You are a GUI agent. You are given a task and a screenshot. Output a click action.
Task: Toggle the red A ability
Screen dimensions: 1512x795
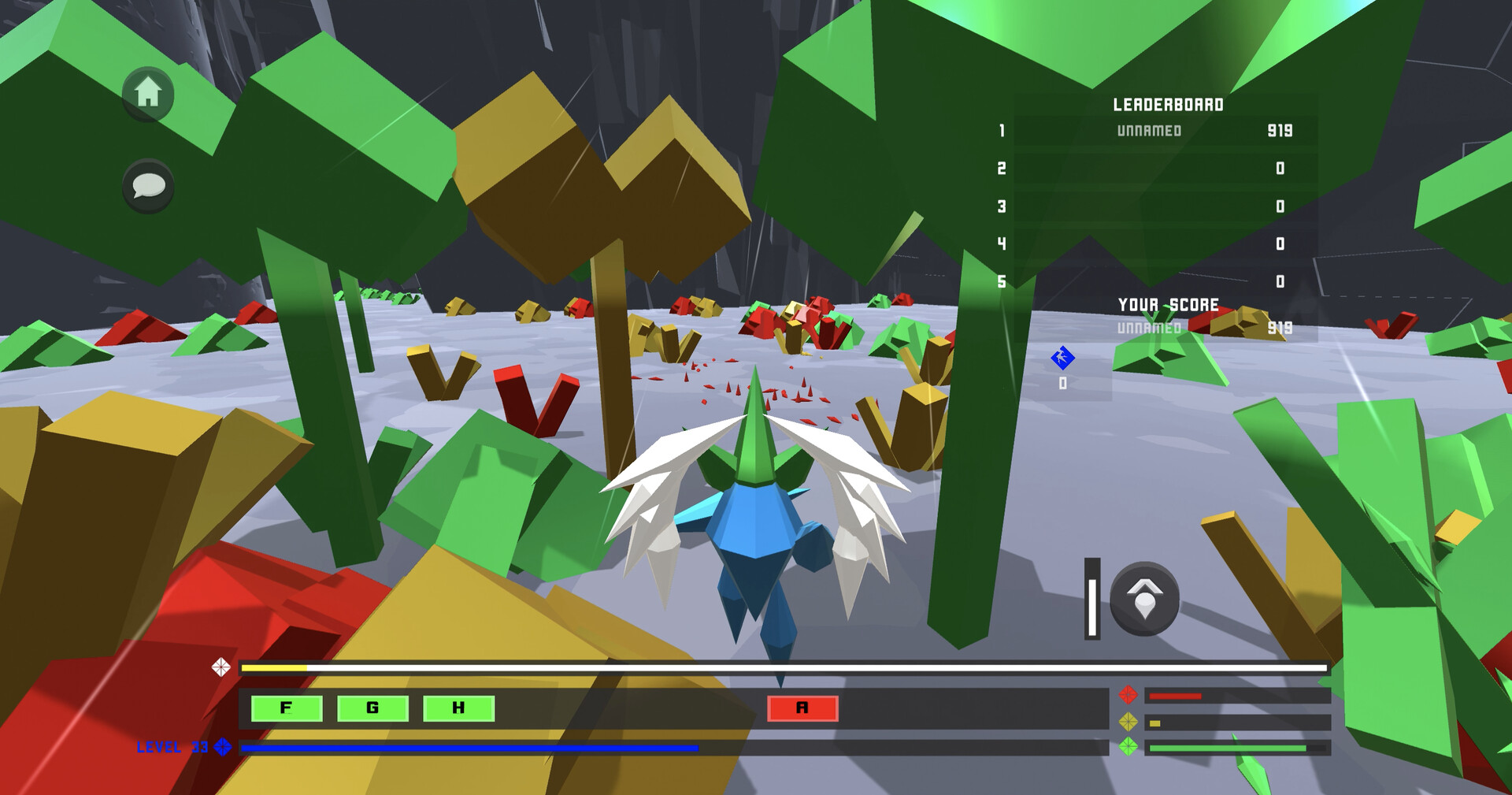coord(802,708)
